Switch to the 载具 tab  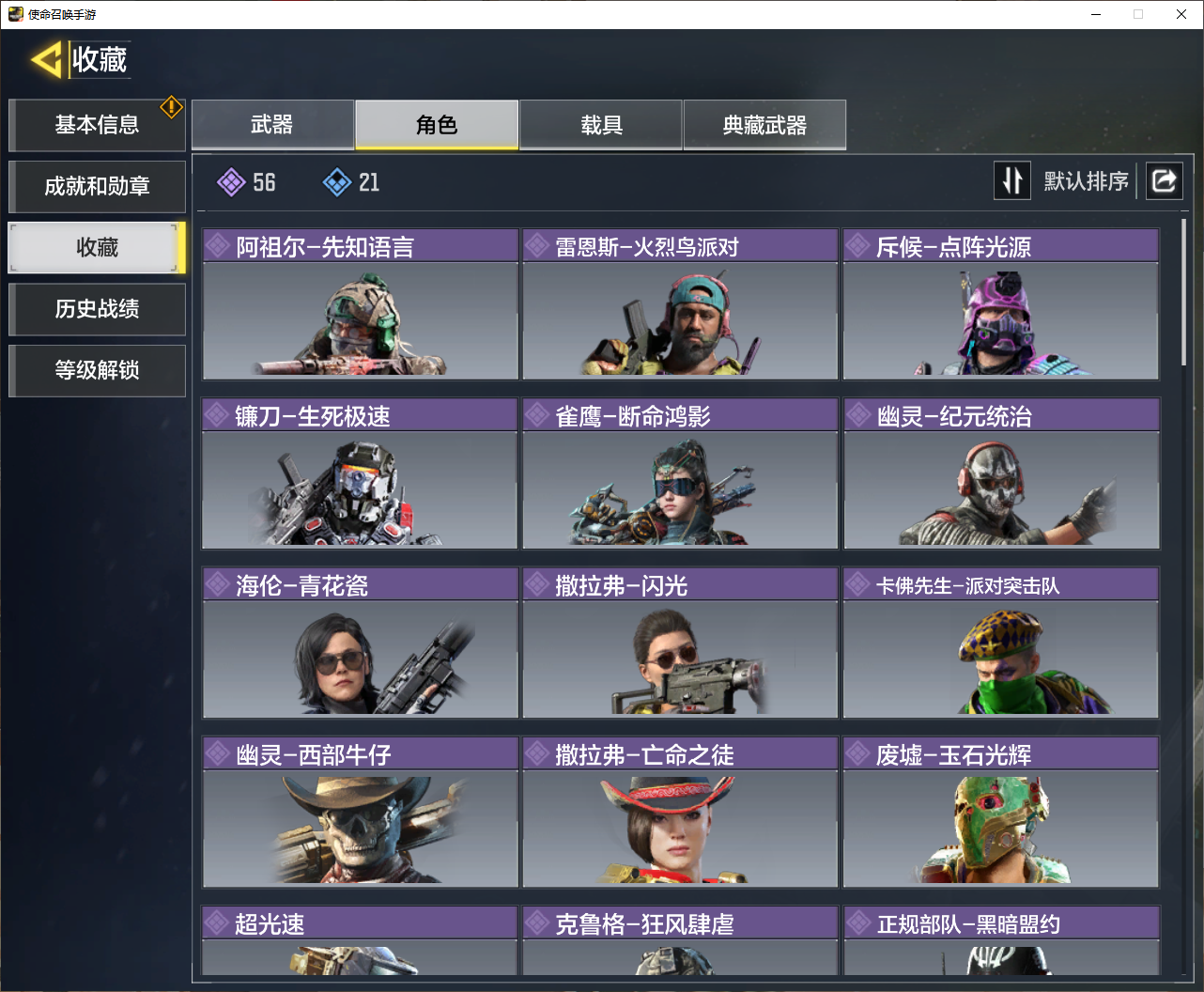pos(601,125)
